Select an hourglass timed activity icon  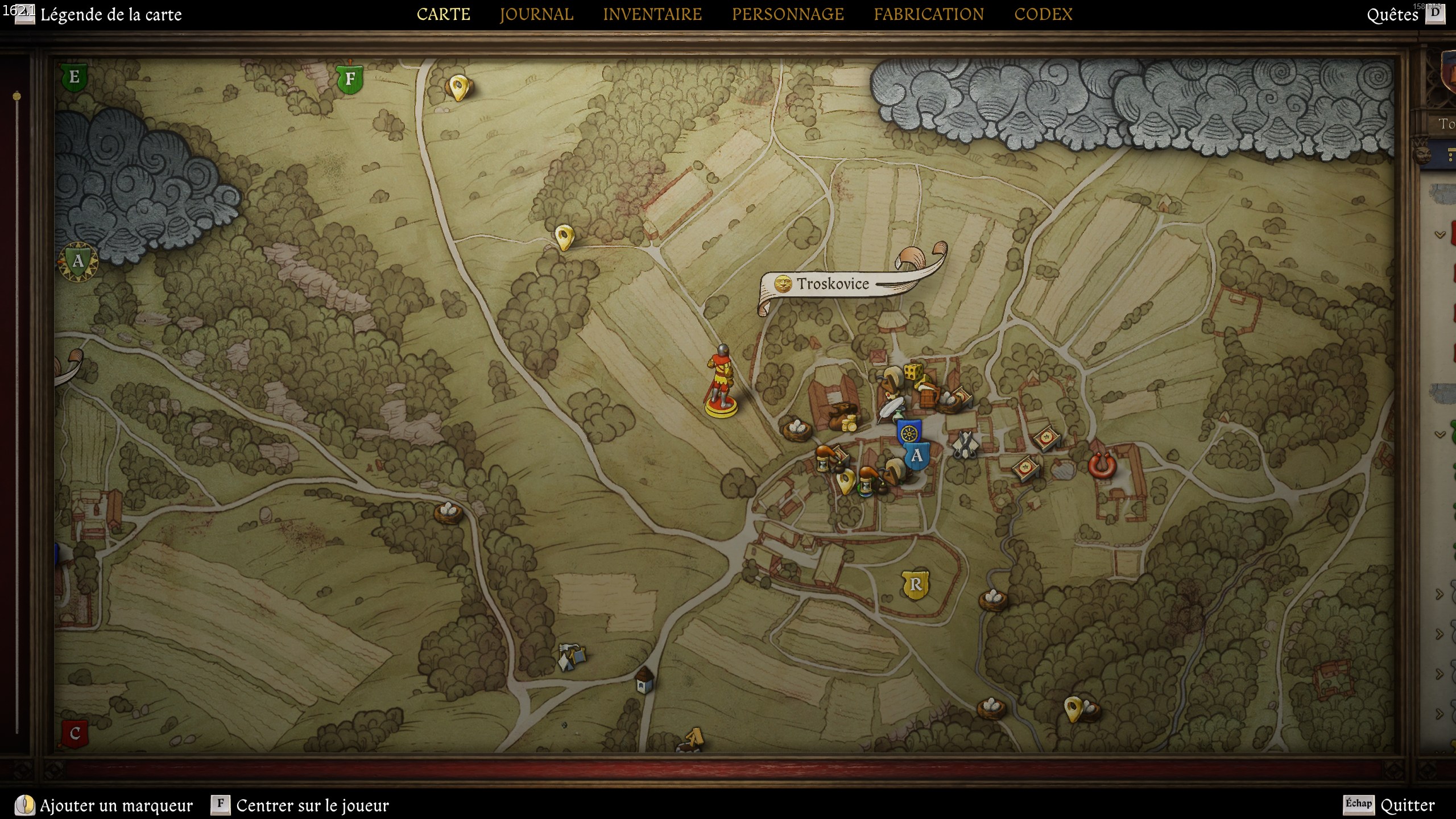point(824,465)
